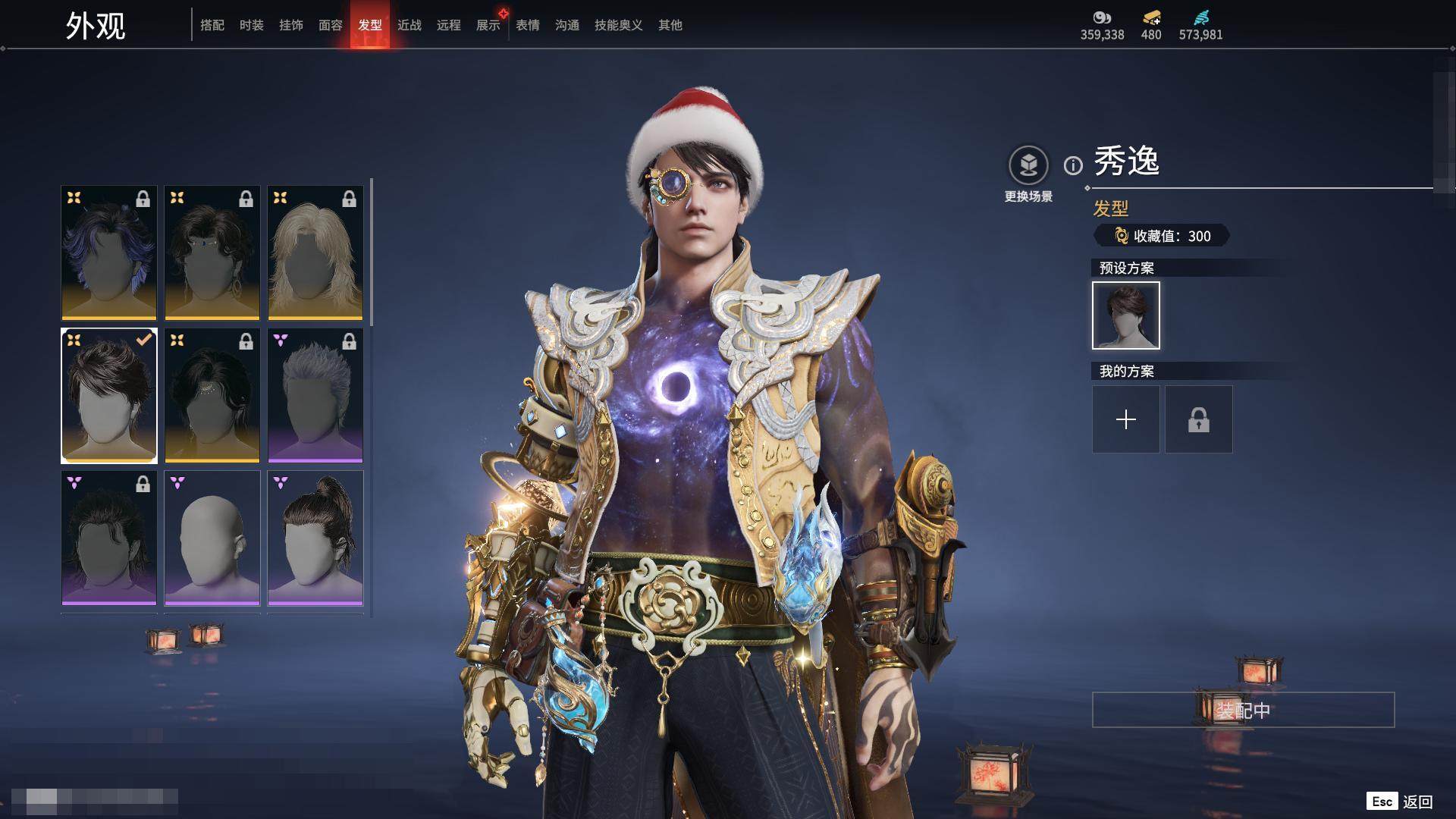Select the topknot ponytail hairstyle
The width and height of the screenshot is (1456, 819).
click(315, 538)
